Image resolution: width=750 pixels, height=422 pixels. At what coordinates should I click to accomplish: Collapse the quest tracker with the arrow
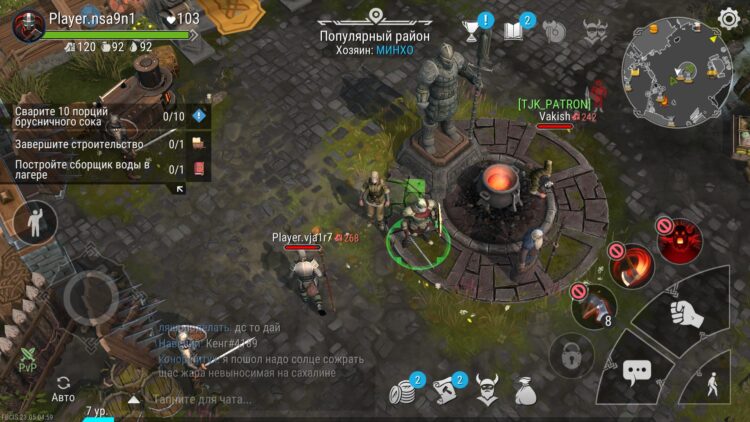[x=180, y=188]
